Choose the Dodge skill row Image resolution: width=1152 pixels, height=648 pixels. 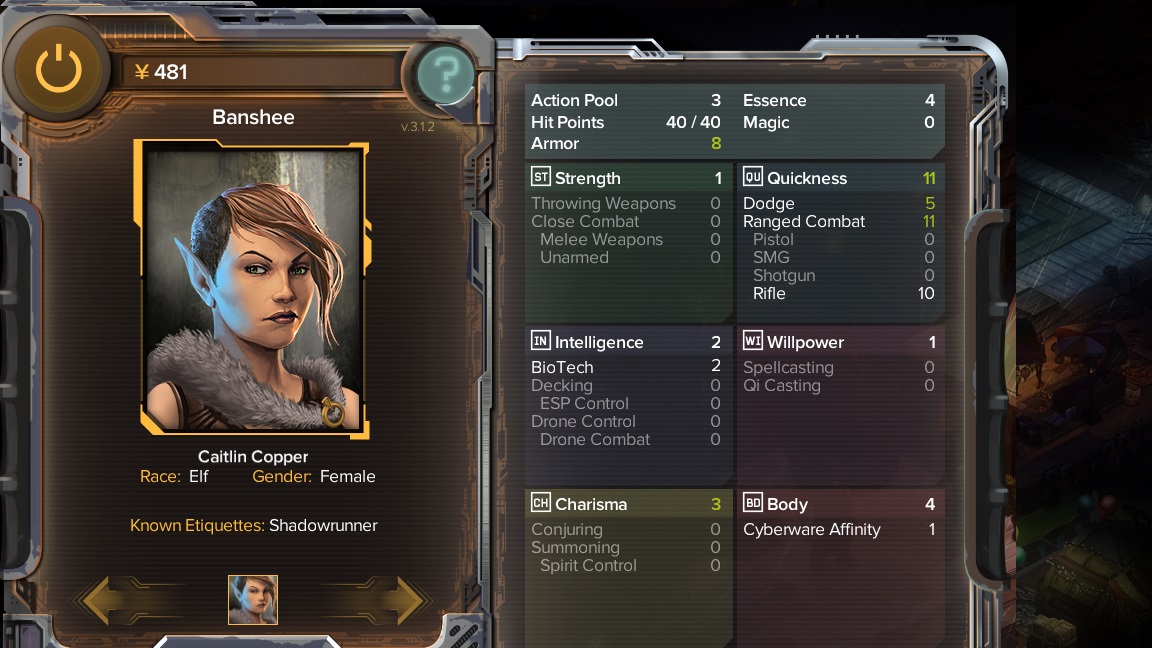(x=839, y=203)
